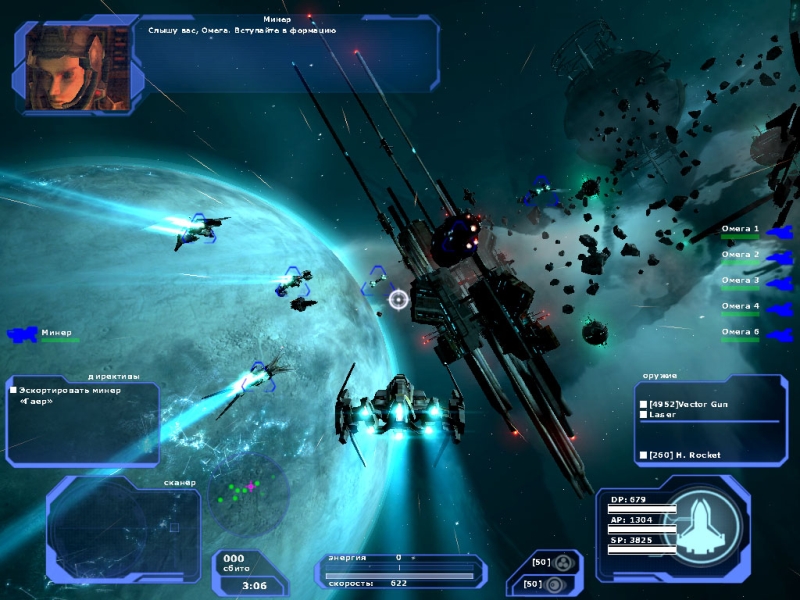Target the Минер escort ship entry
The height and width of the screenshot is (600, 800).
(42, 333)
